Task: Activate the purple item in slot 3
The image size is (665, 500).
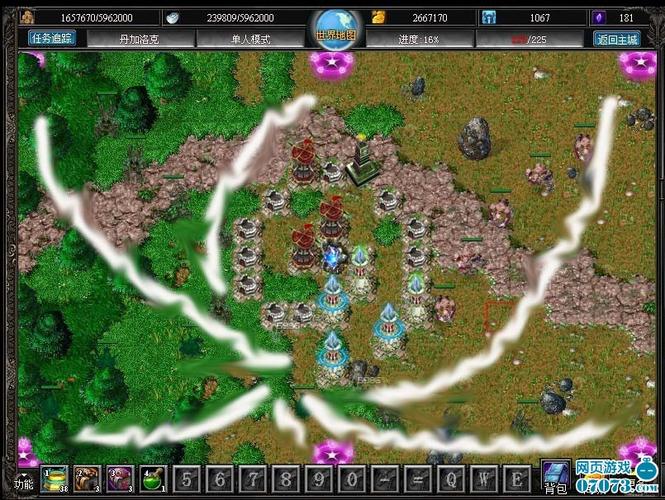Action: (120, 477)
